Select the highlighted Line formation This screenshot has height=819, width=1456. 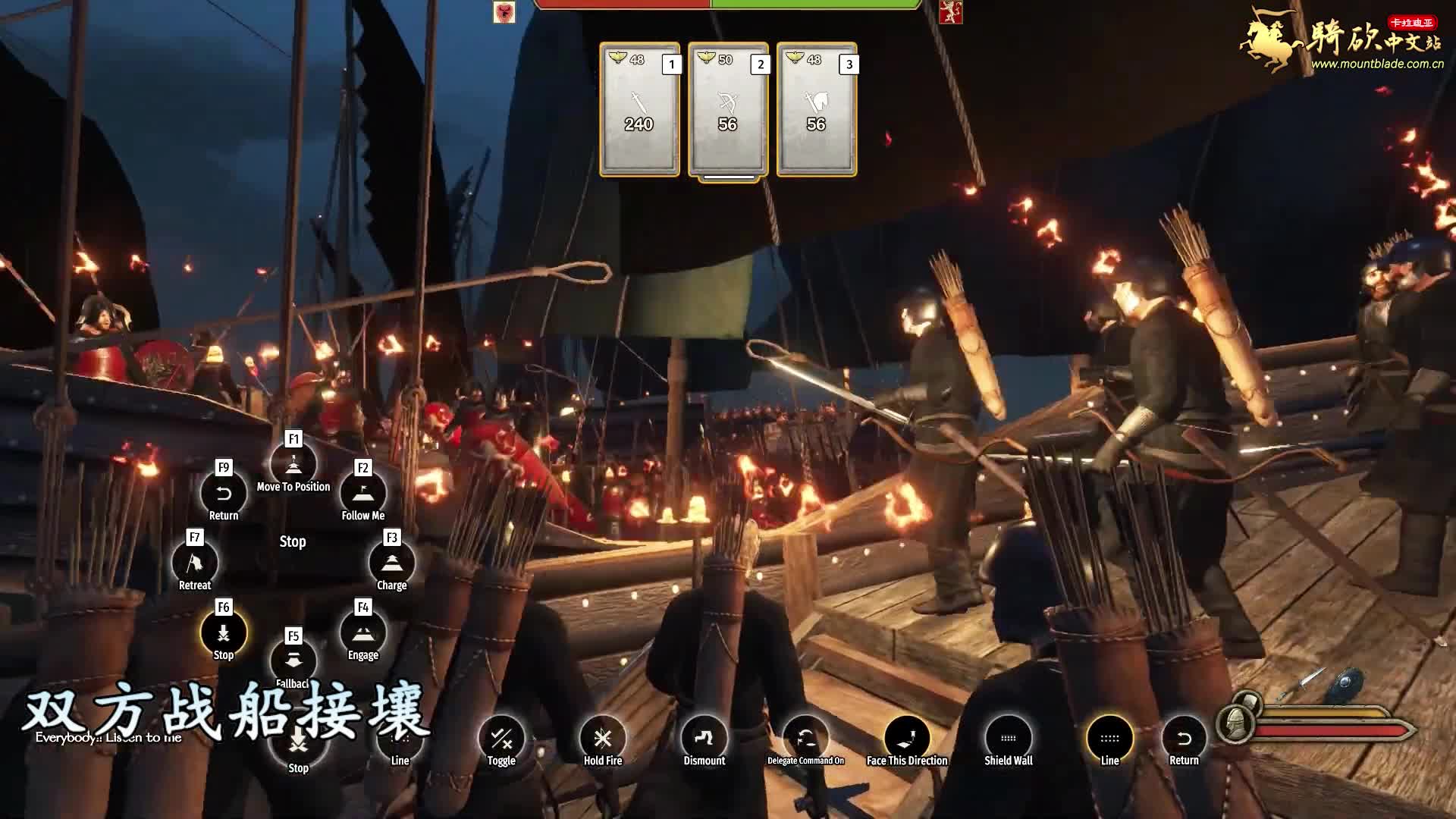(x=1109, y=738)
